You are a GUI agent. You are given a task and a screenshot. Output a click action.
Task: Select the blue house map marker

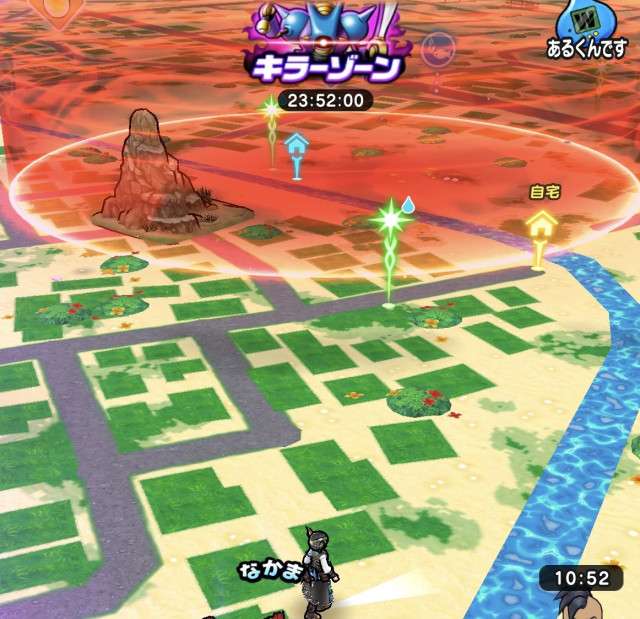pyautogui.click(x=296, y=149)
